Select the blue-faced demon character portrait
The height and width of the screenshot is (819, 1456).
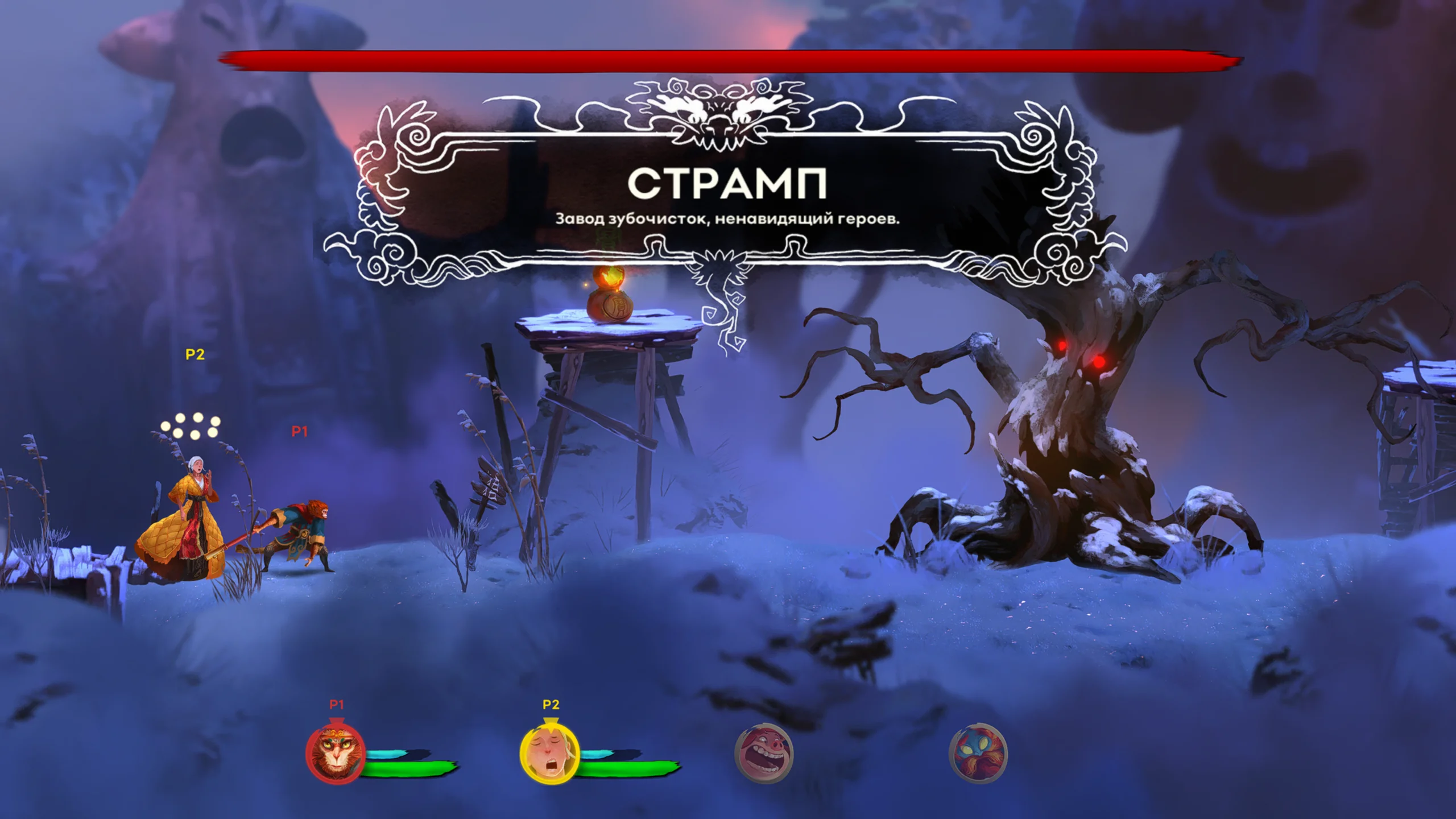[x=978, y=752]
